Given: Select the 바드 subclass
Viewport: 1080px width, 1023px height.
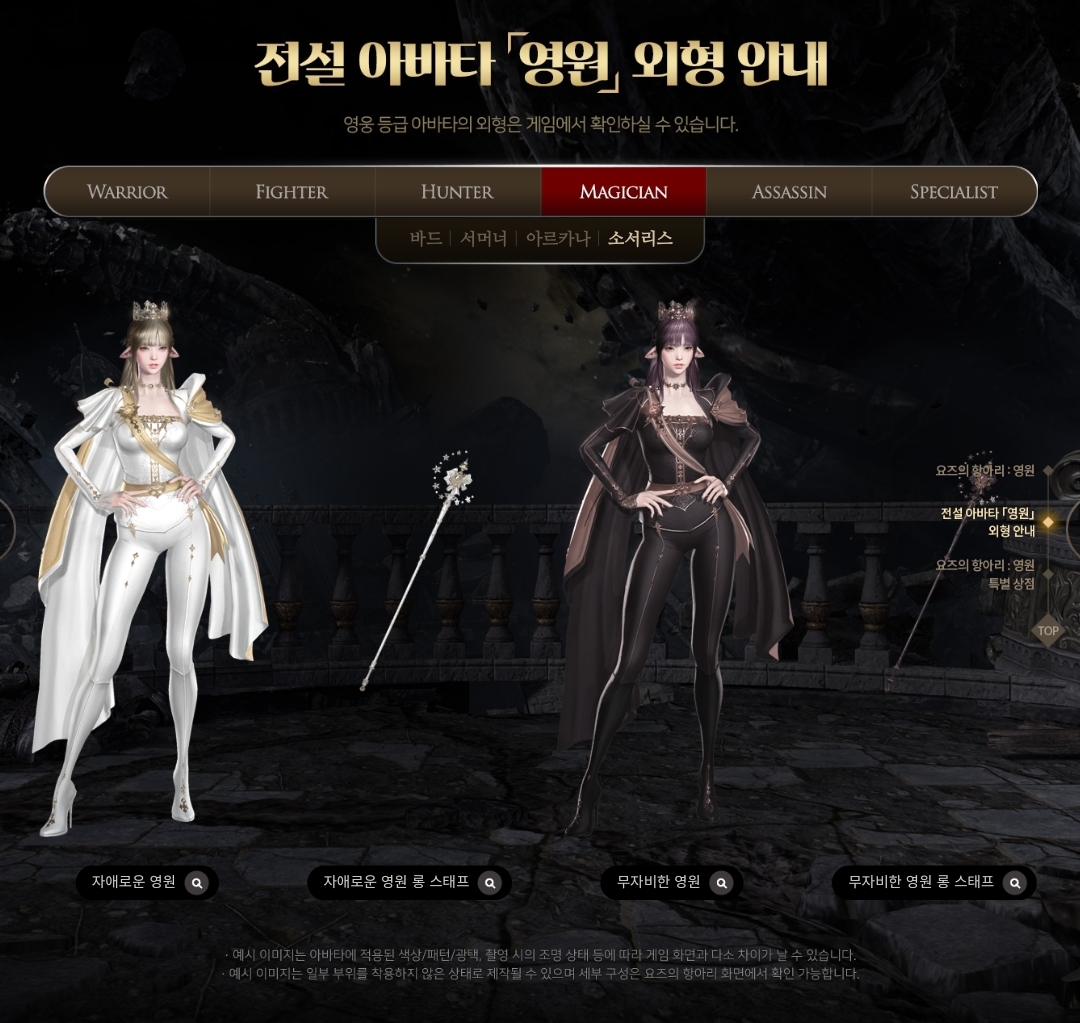Looking at the screenshot, I should (x=426, y=239).
